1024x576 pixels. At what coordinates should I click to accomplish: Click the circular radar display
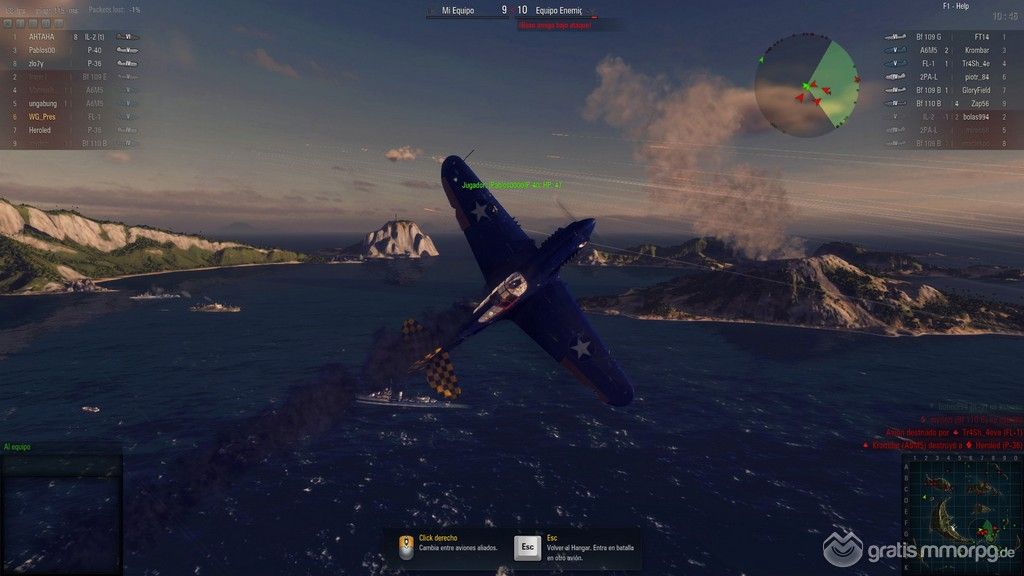(x=806, y=88)
